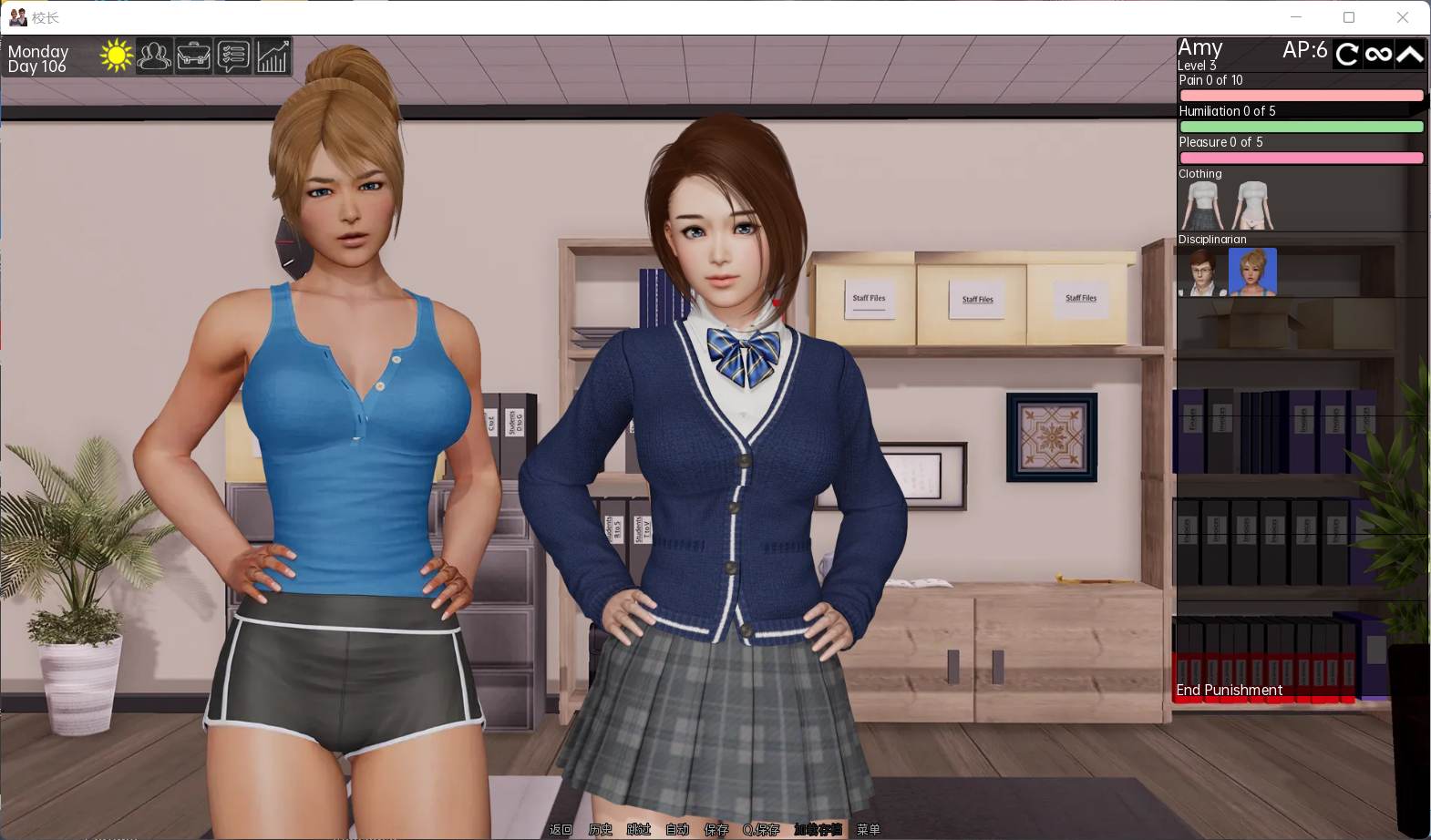Click the game title bar character icon
This screenshot has height=840, width=1431.
click(16, 16)
